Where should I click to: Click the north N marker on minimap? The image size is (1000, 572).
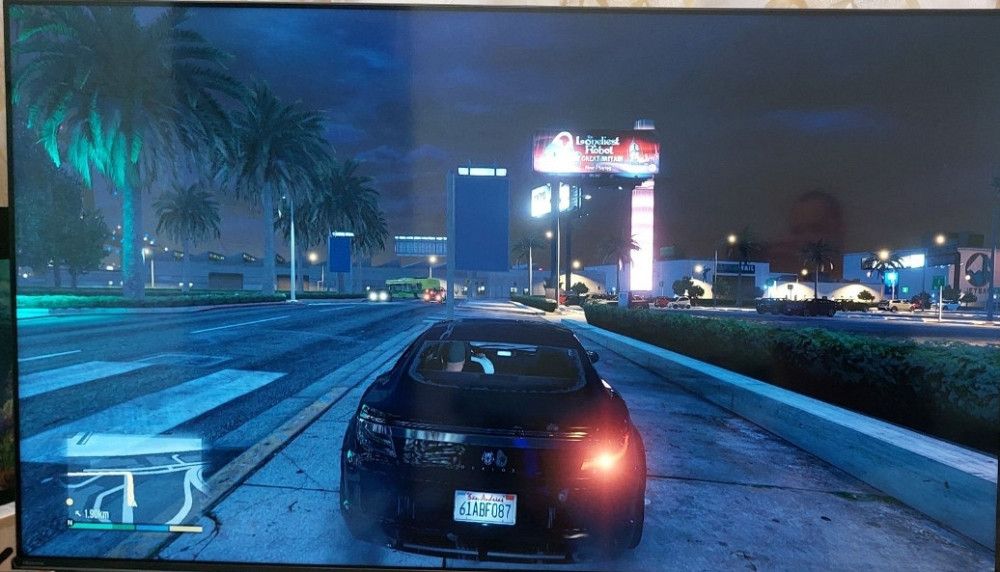coord(70,522)
